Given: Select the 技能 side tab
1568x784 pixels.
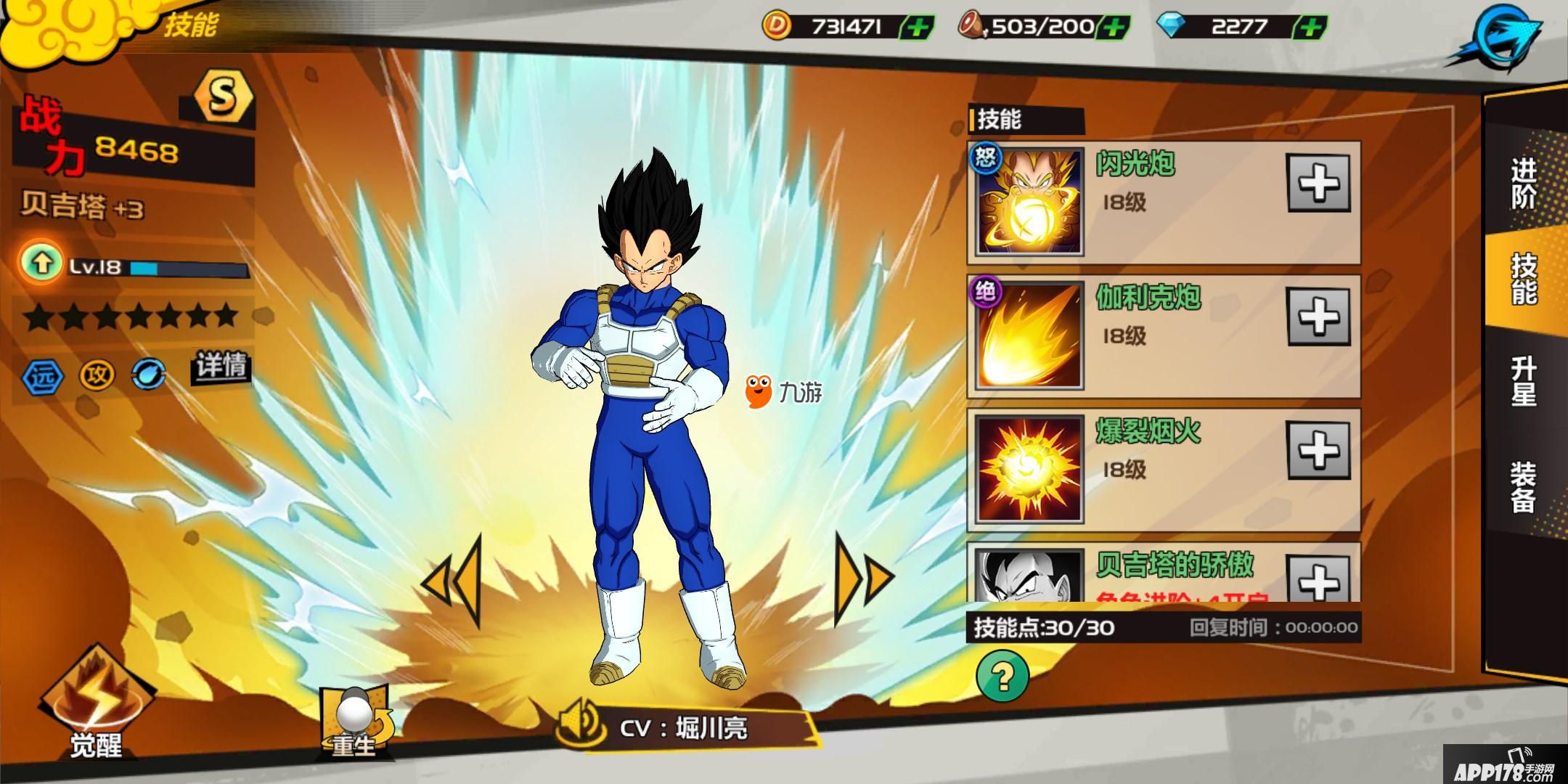Looking at the screenshot, I should tap(1524, 279).
